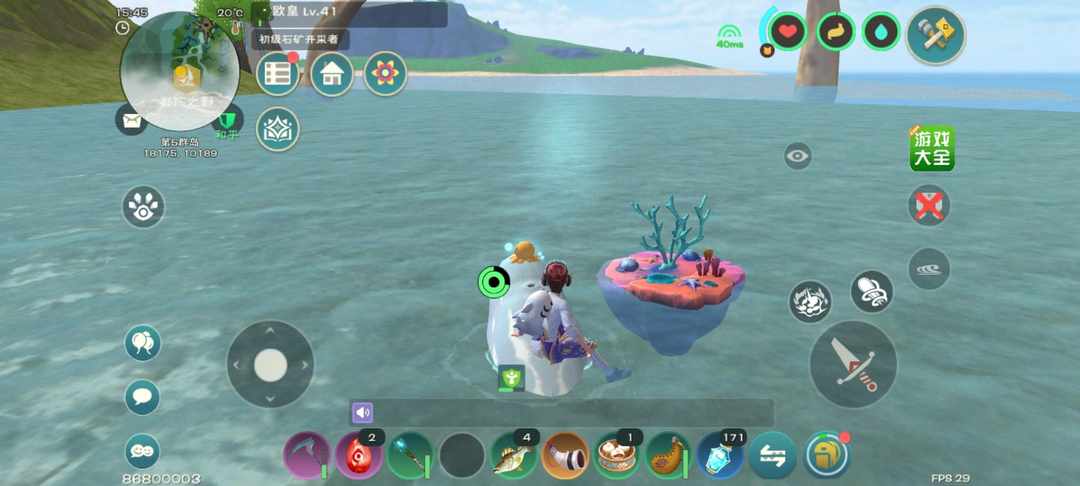Toggle the purple speaker voice button
Image resolution: width=1080 pixels, height=486 pixels.
coord(362,412)
